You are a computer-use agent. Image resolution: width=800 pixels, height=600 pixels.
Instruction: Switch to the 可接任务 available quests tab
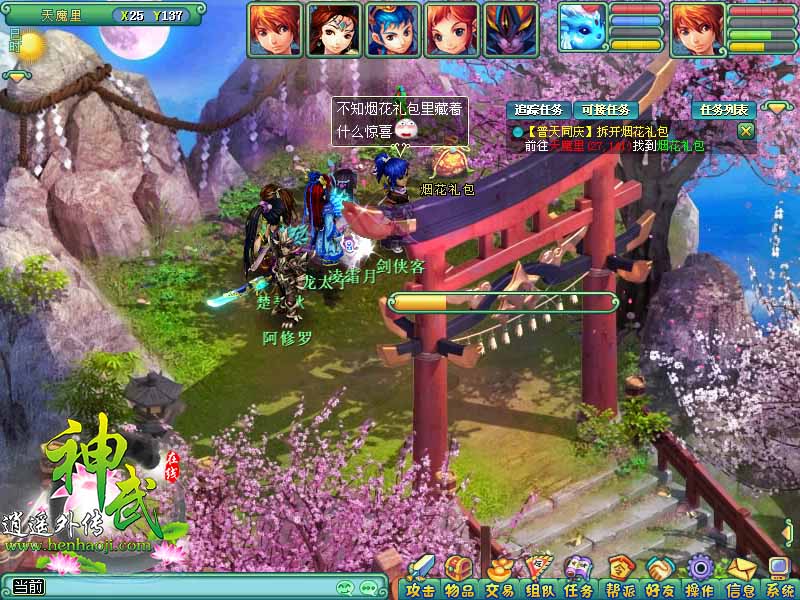pos(607,110)
